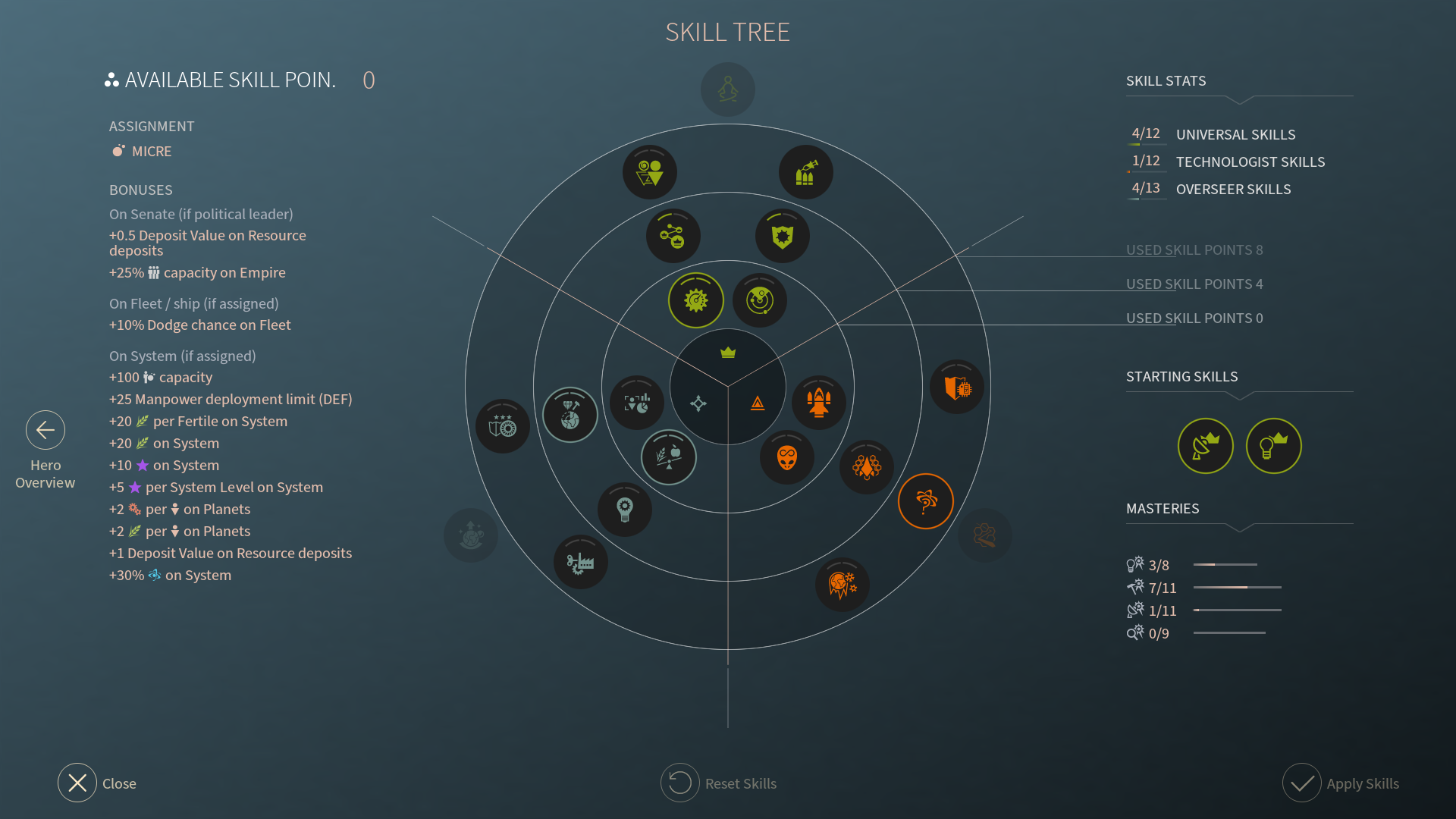This screenshot has width=1456, height=819.
Task: Choose the radar scan skill node
Action: [x=760, y=300]
